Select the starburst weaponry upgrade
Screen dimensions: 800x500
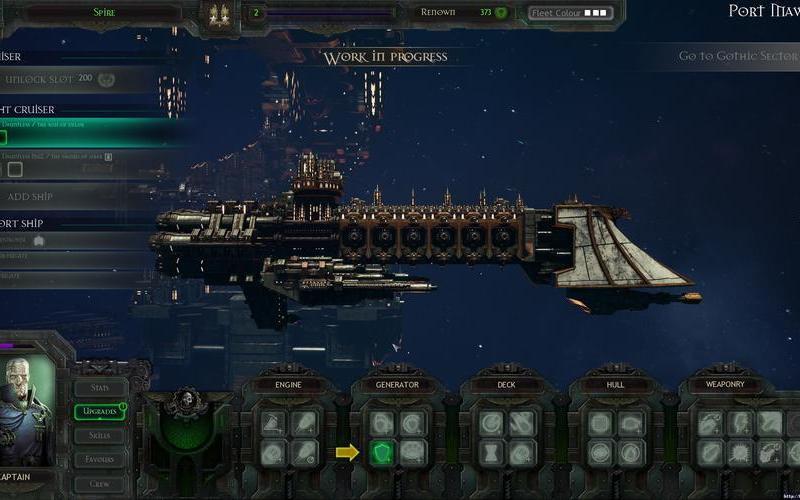click(740, 453)
